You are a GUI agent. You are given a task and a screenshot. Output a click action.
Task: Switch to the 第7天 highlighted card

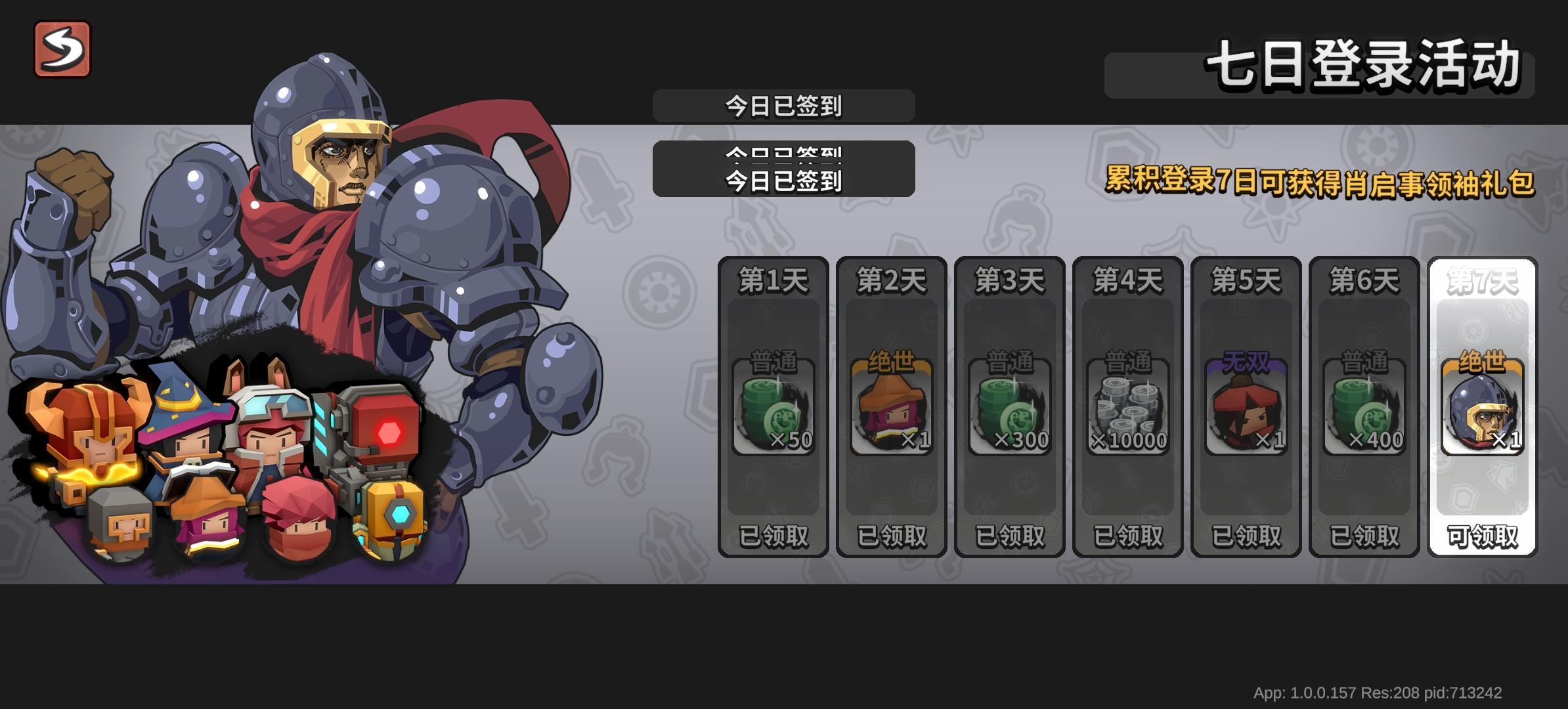[x=1483, y=279]
